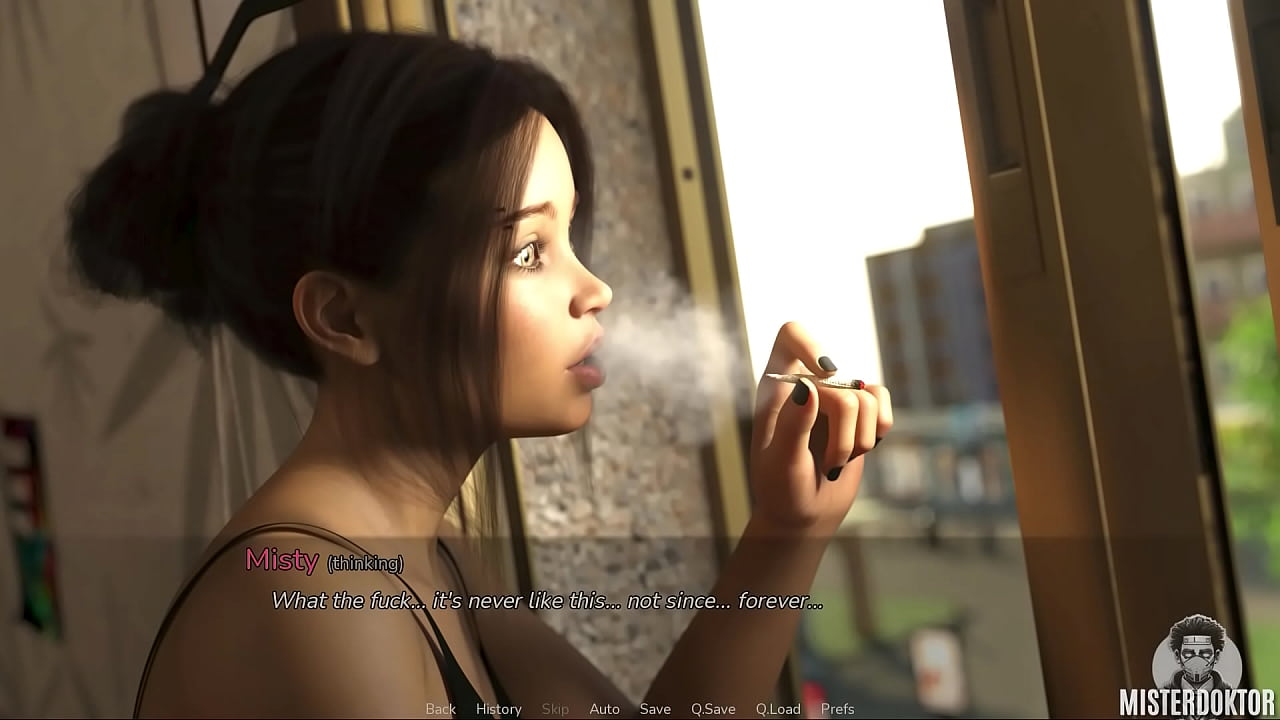Enable Skip mode from the quick menu

coord(556,708)
